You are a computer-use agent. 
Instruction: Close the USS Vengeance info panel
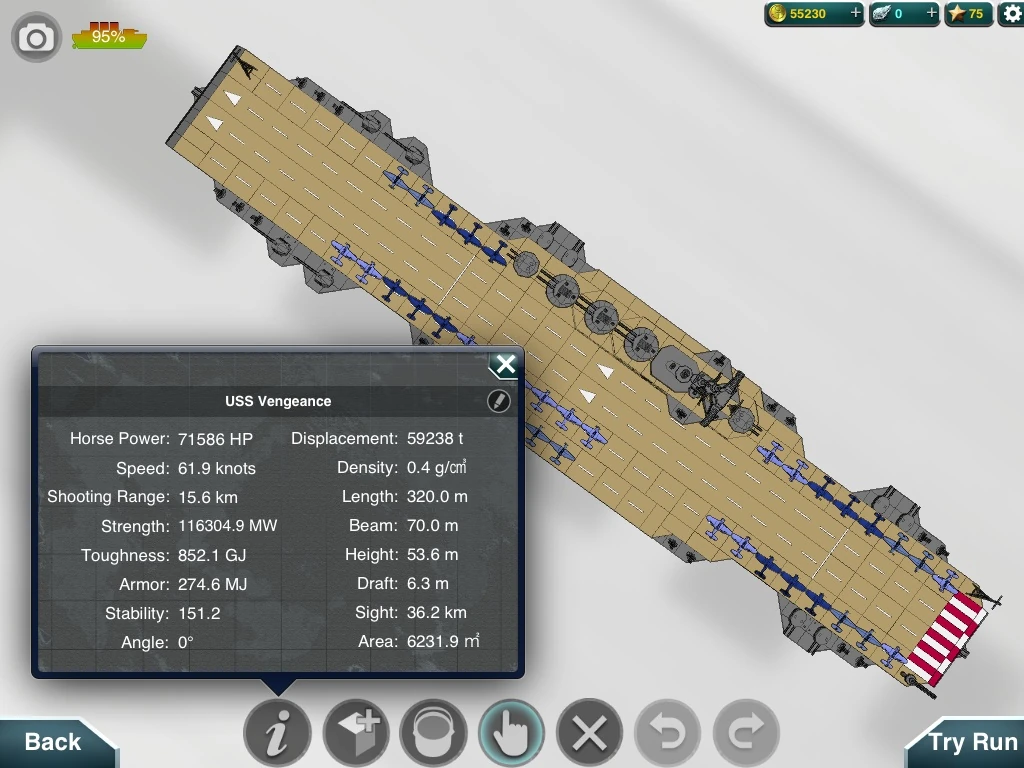pos(505,365)
